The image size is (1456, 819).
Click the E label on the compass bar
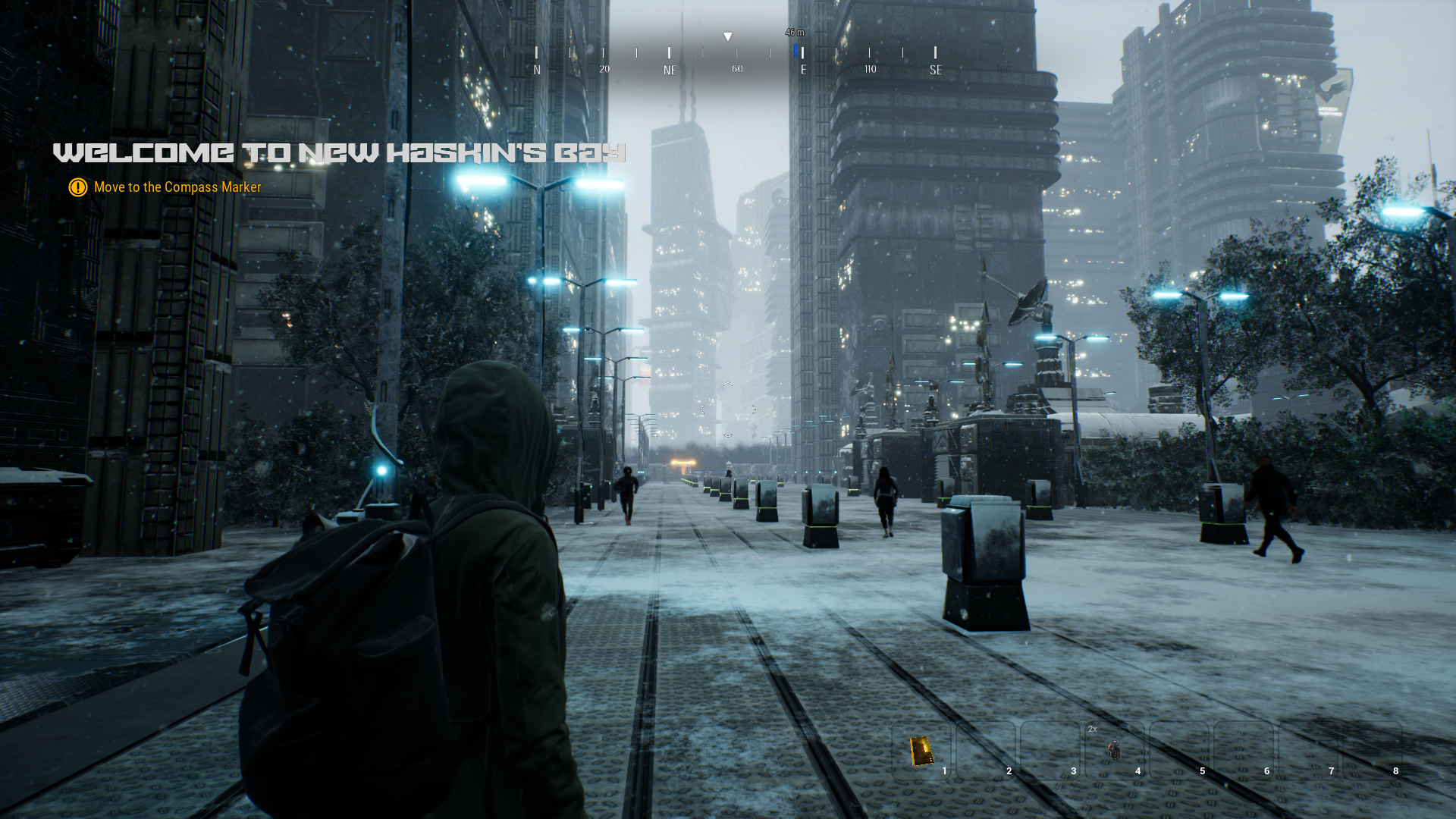click(x=803, y=68)
